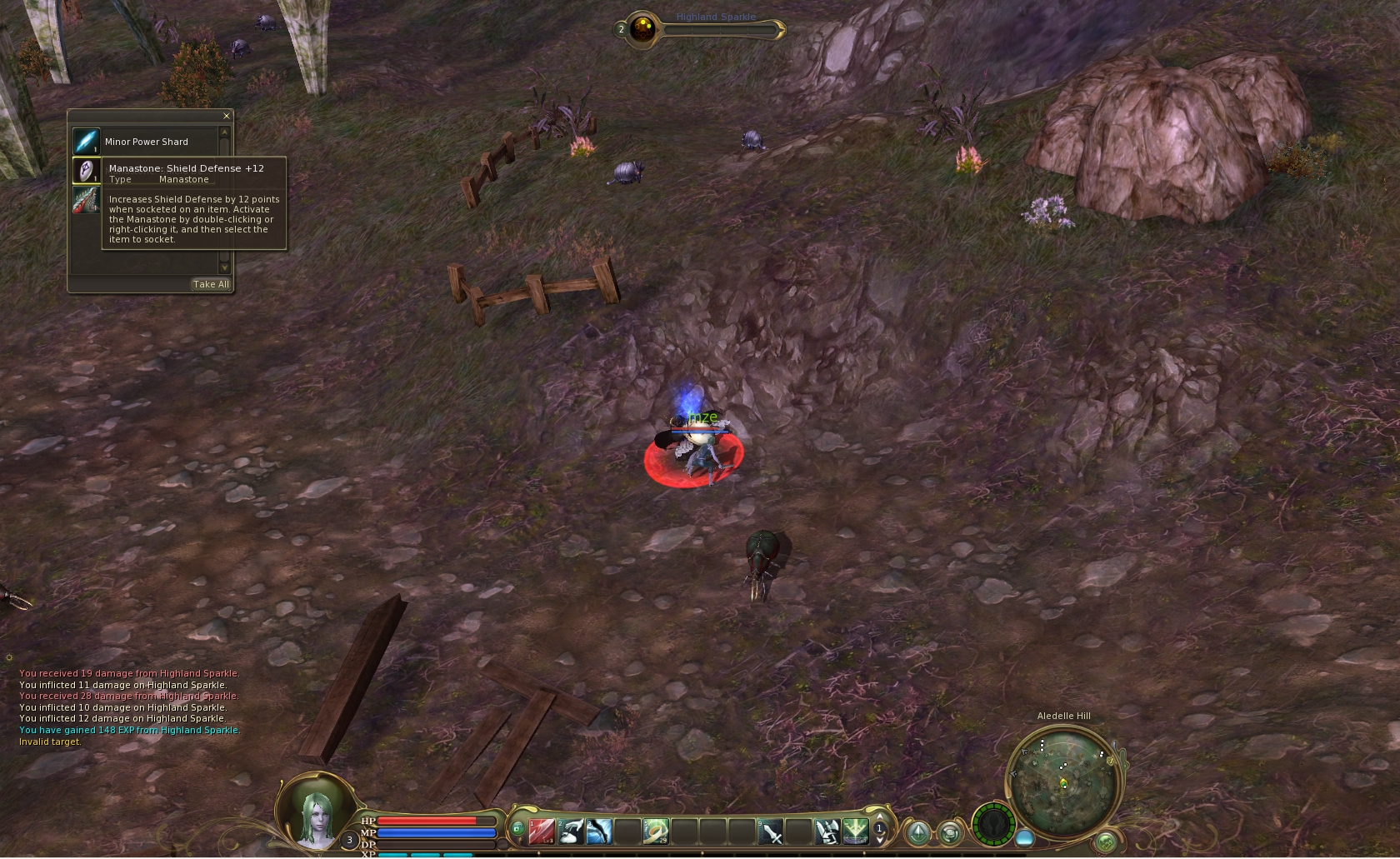The height and width of the screenshot is (859, 1400).
Task: Close the loot window
Action: (x=226, y=116)
